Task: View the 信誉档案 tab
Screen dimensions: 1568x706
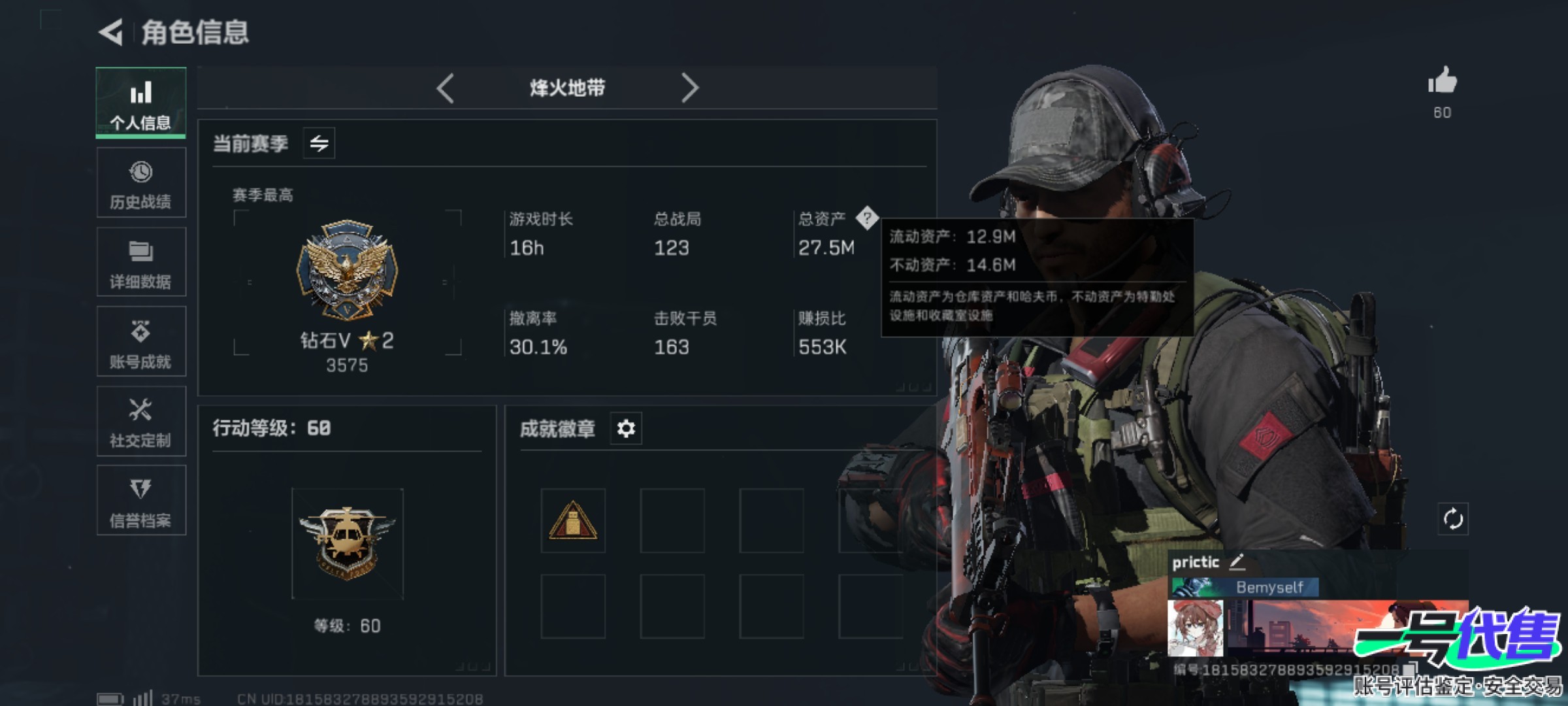Action: (x=140, y=502)
